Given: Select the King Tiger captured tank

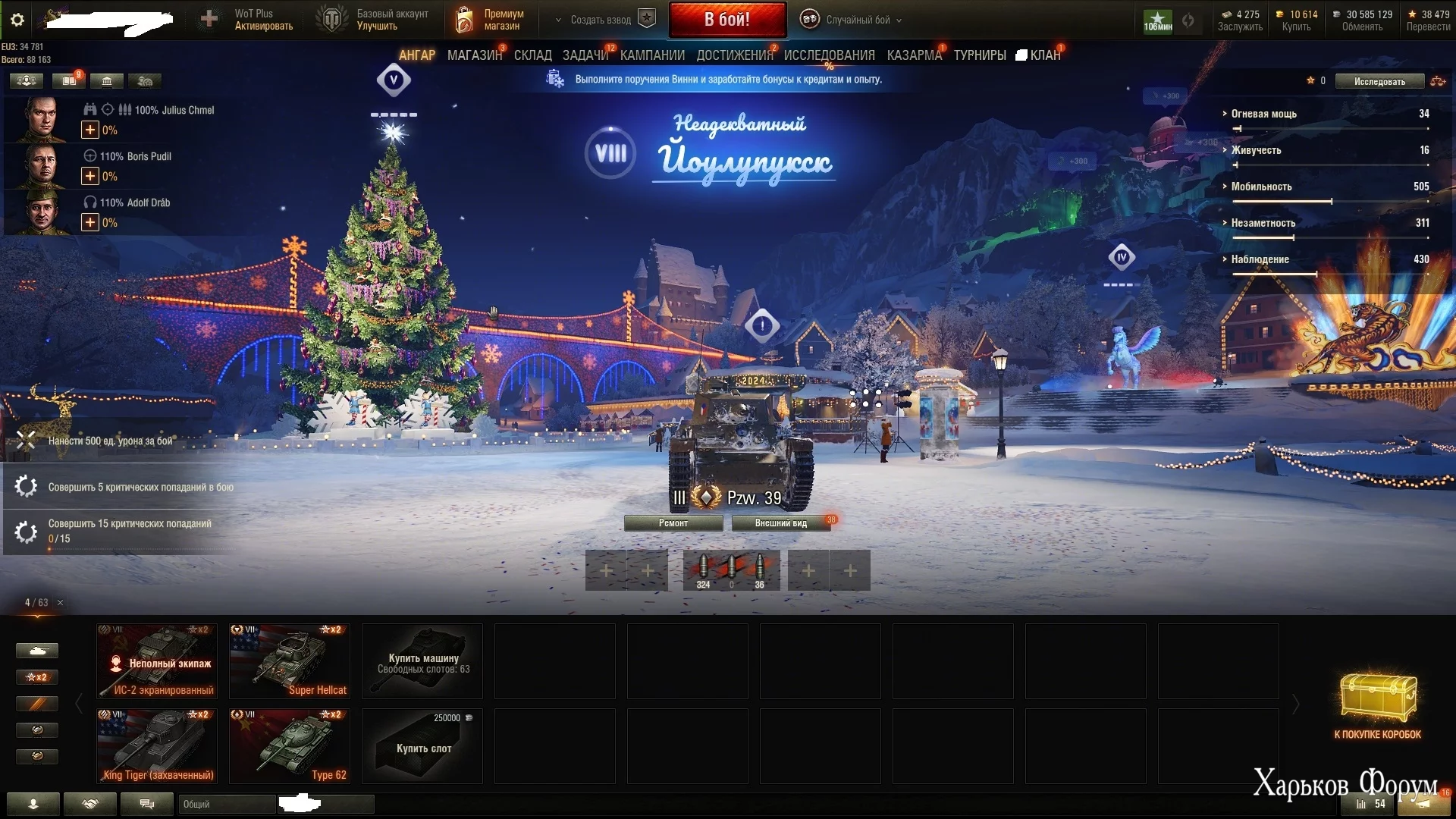Looking at the screenshot, I should 157,745.
